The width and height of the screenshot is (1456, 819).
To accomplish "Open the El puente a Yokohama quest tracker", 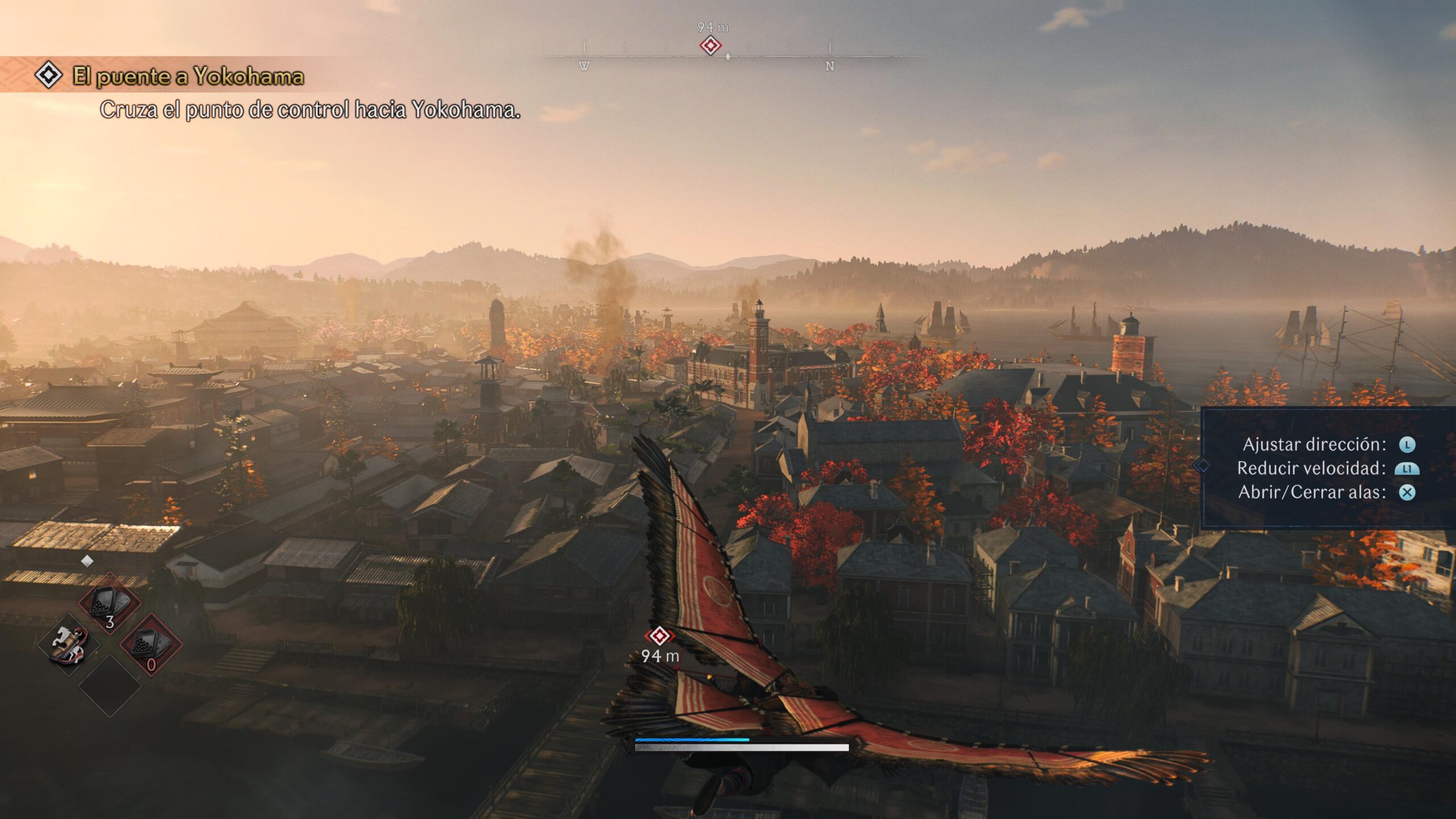I will pyautogui.click(x=188, y=76).
